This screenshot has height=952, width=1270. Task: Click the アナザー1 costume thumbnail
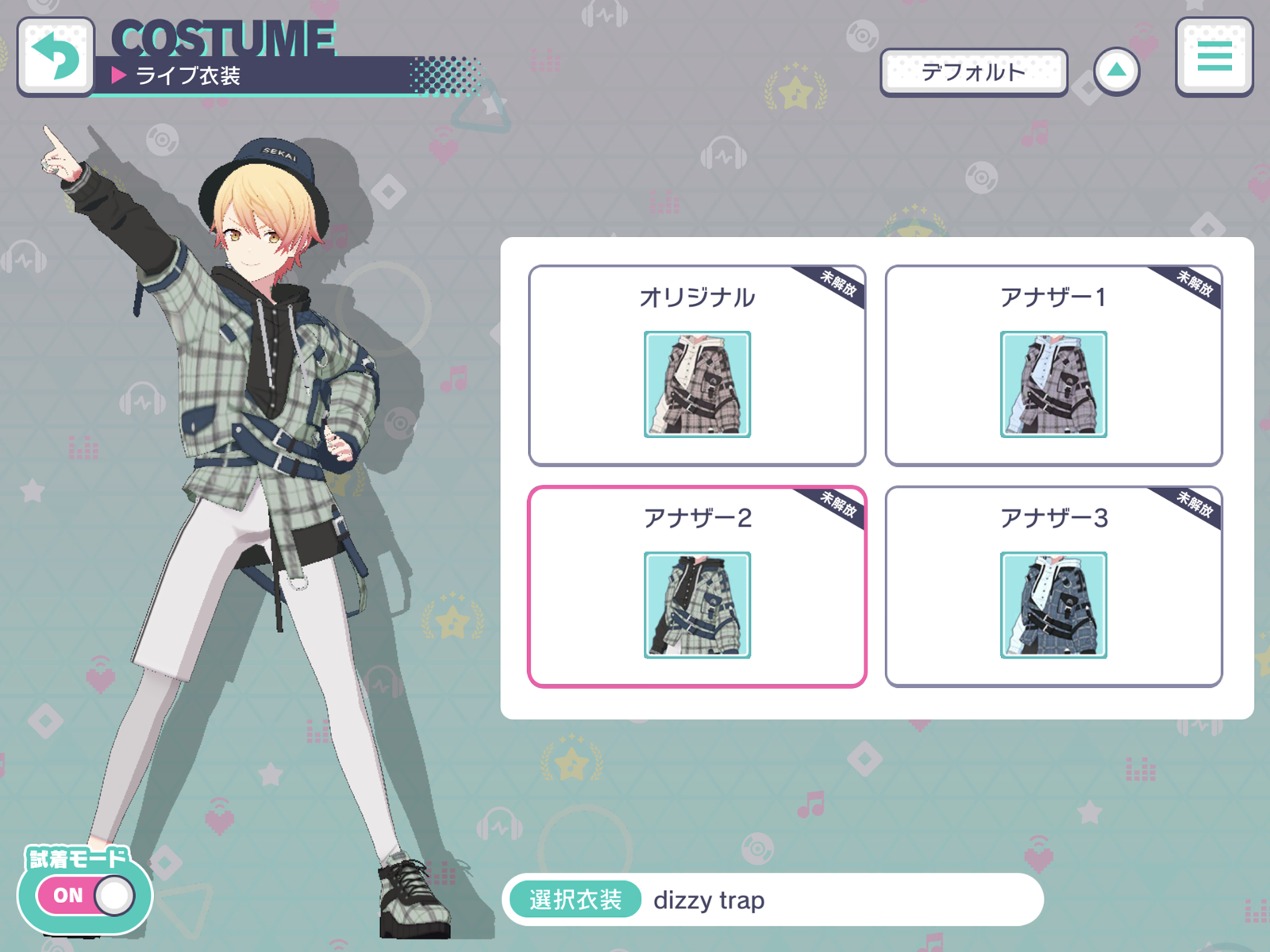(1054, 385)
